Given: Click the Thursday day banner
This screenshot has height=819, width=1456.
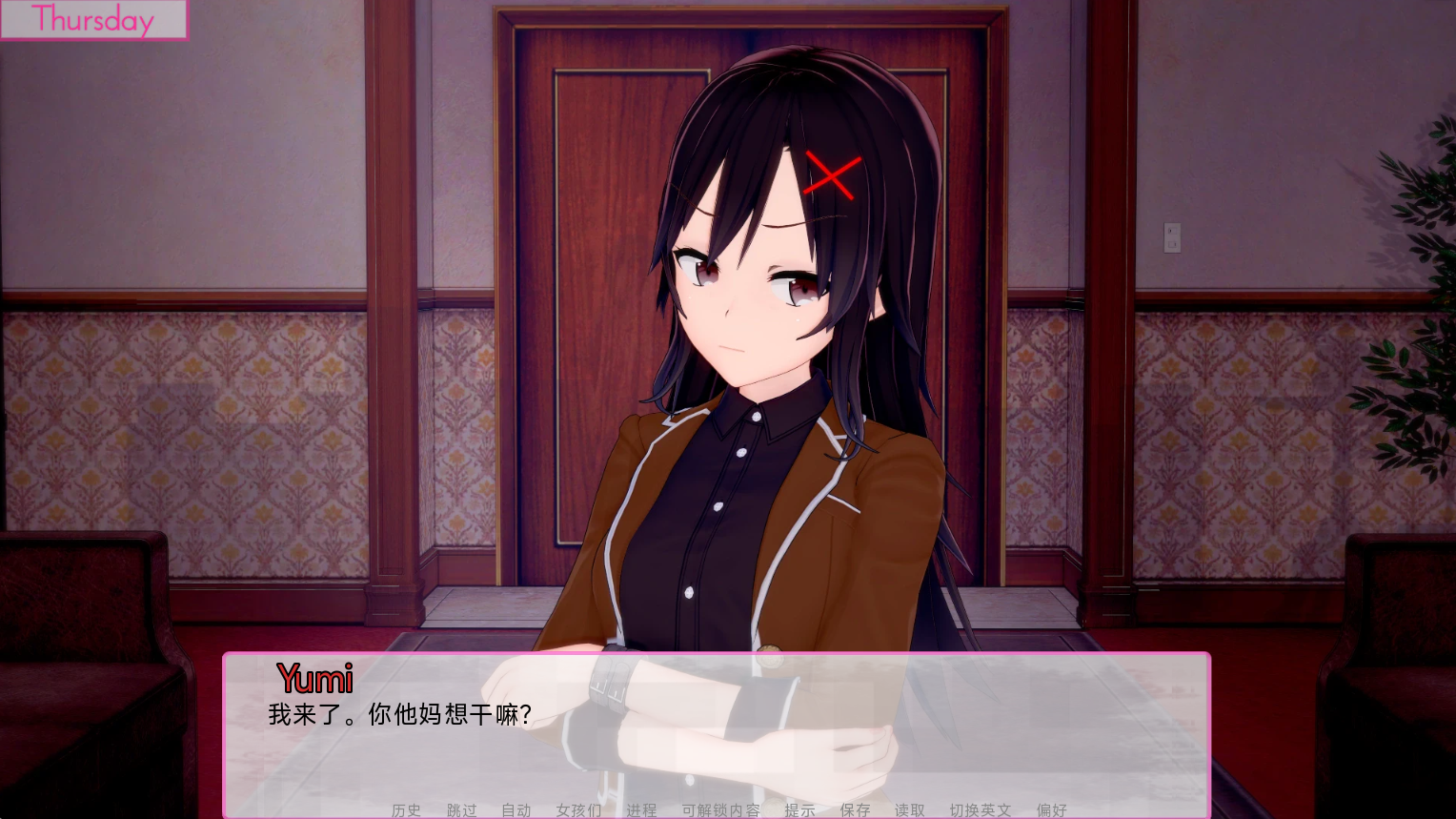Looking at the screenshot, I should point(93,20).
